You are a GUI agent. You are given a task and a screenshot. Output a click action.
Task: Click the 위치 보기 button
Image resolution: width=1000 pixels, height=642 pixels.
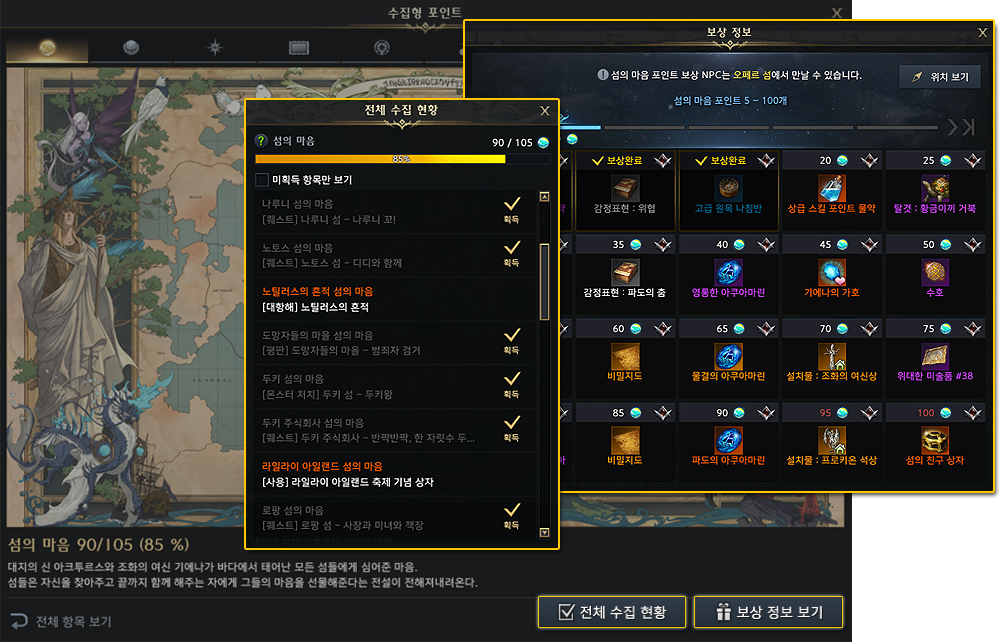tap(939, 76)
